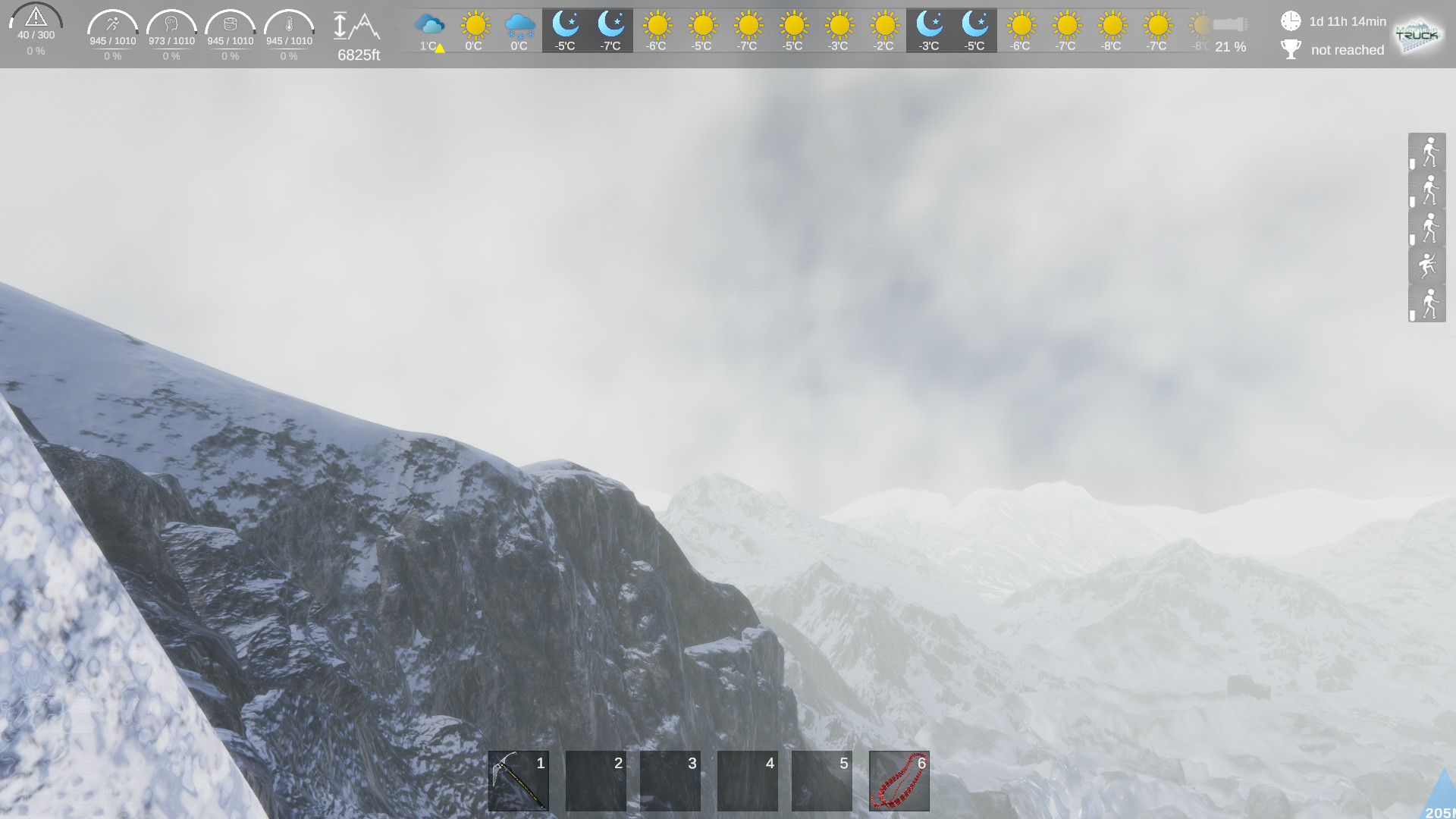Select the sunny -6°C forecast entry

[657, 30]
